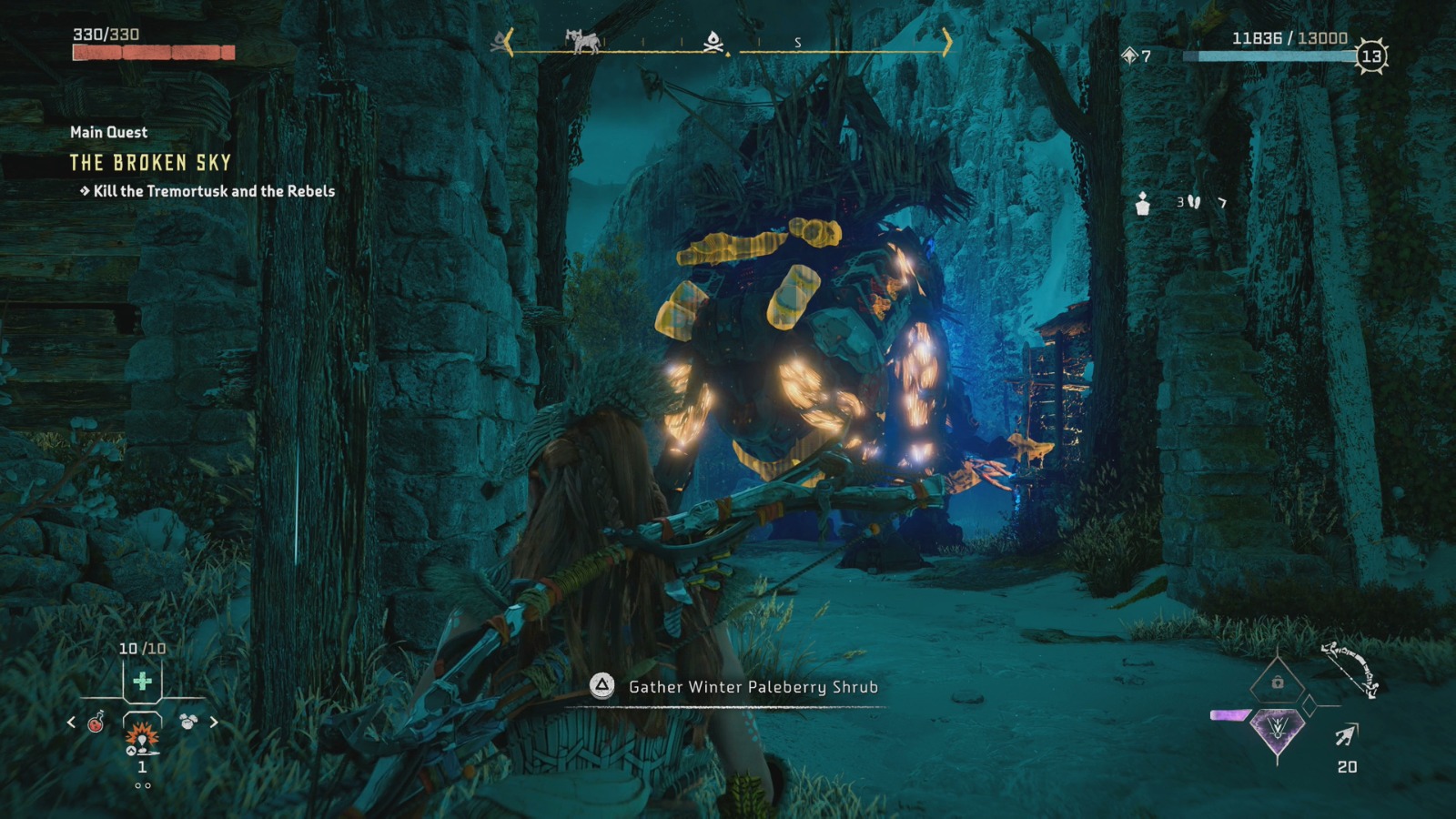Choose the arrow ammo type icon

click(1347, 734)
